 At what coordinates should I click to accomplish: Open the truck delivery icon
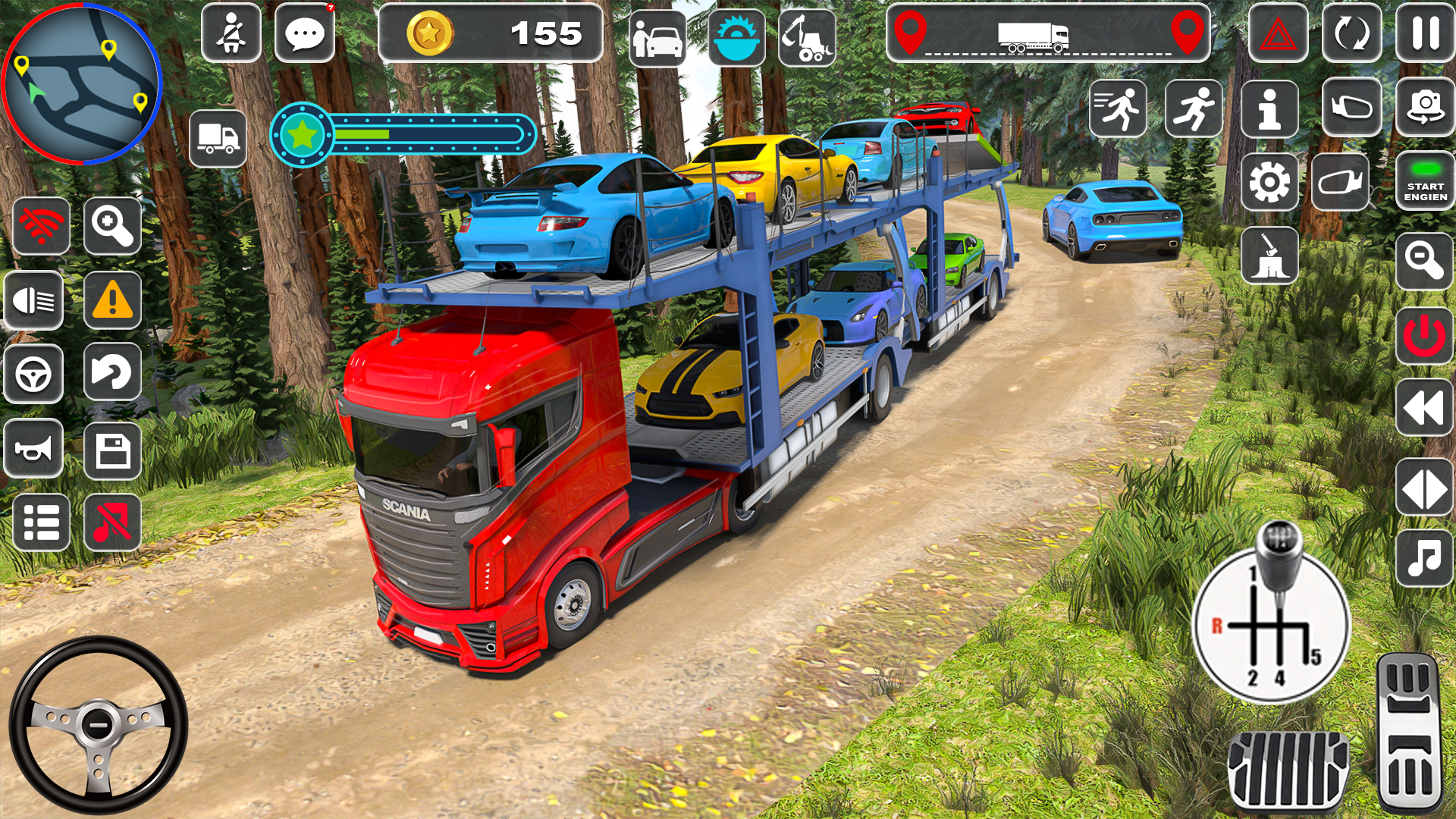(x=219, y=136)
